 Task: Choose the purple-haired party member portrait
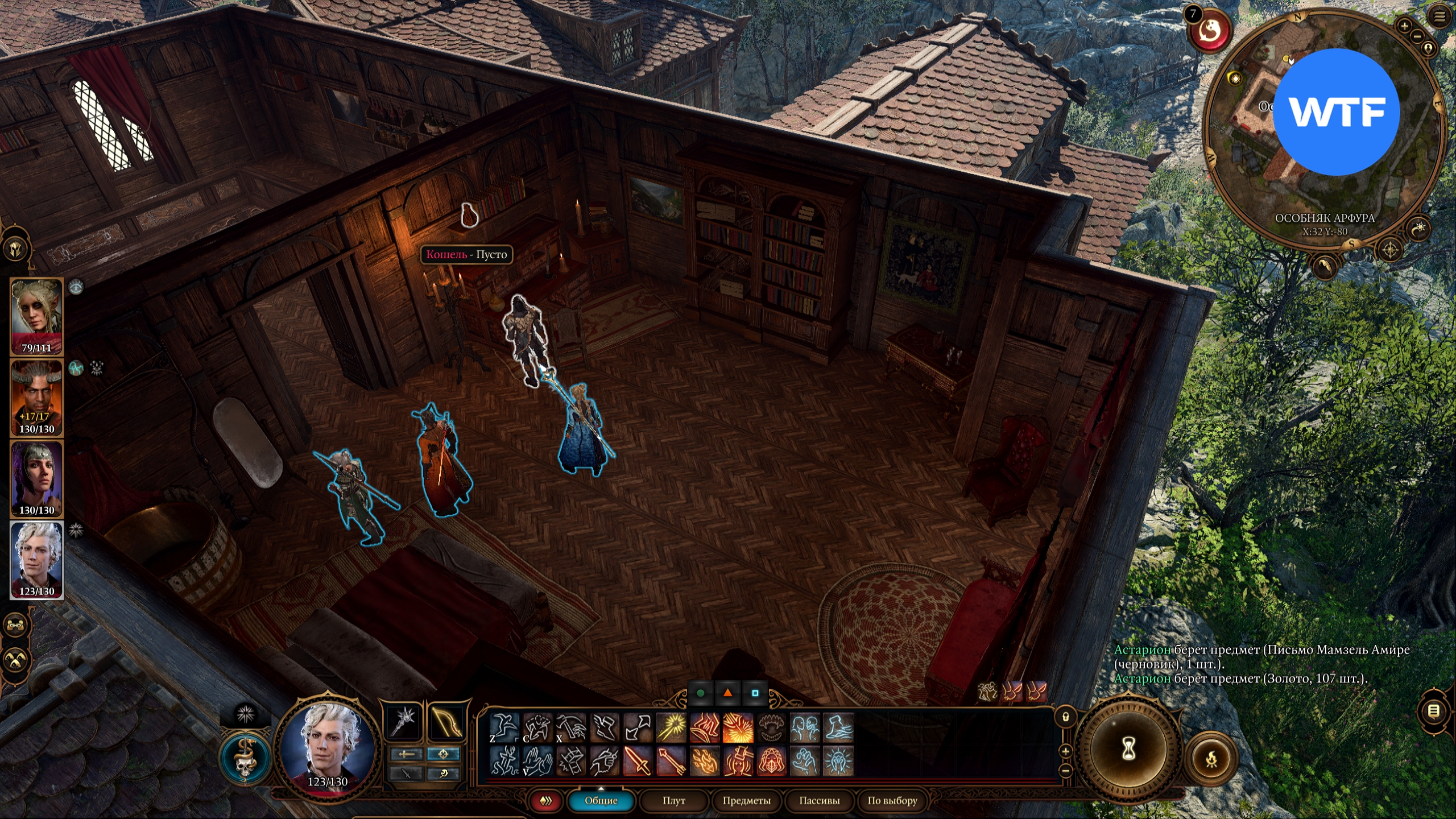pyautogui.click(x=36, y=478)
